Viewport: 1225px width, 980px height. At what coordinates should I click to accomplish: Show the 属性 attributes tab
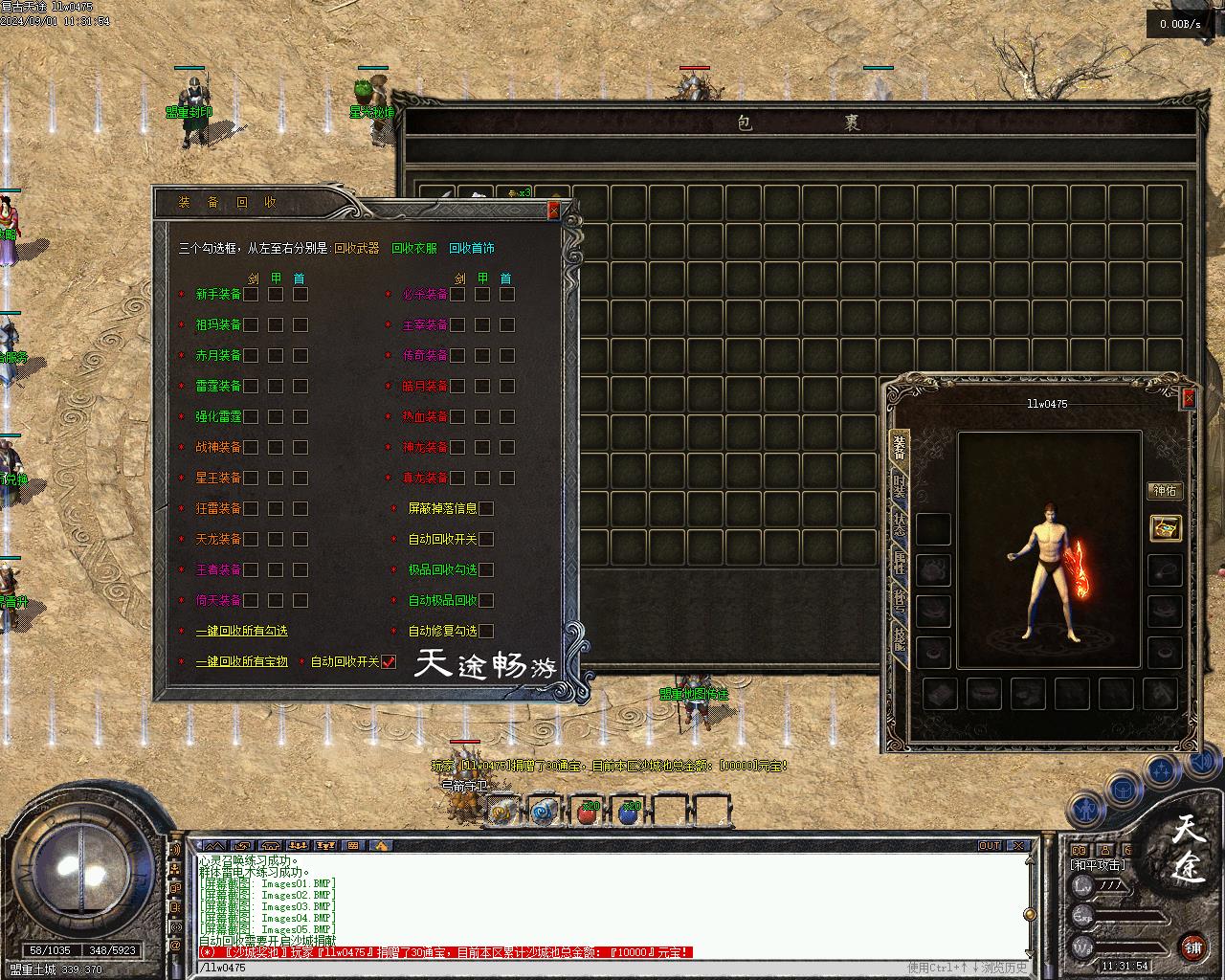pos(899,565)
